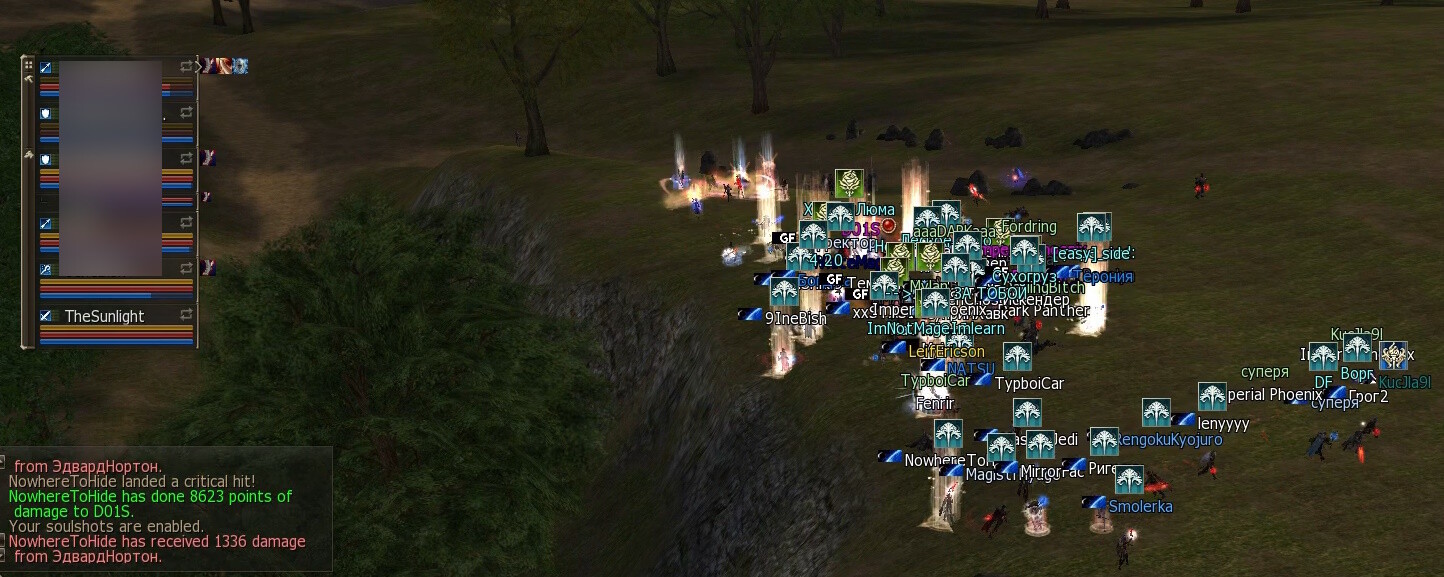The image size is (1444, 577).
Task: Open the party window's grid options button
Action: coord(29,64)
